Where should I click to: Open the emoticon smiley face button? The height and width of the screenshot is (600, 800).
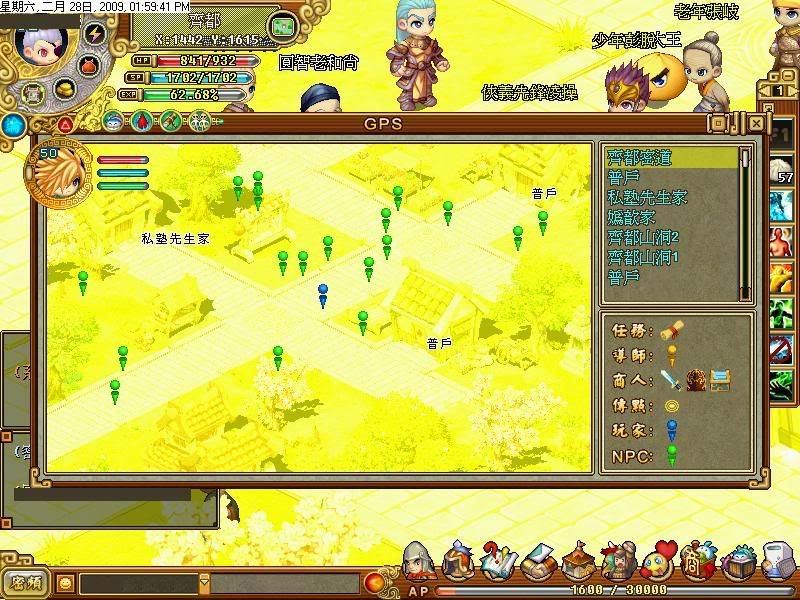point(65,581)
